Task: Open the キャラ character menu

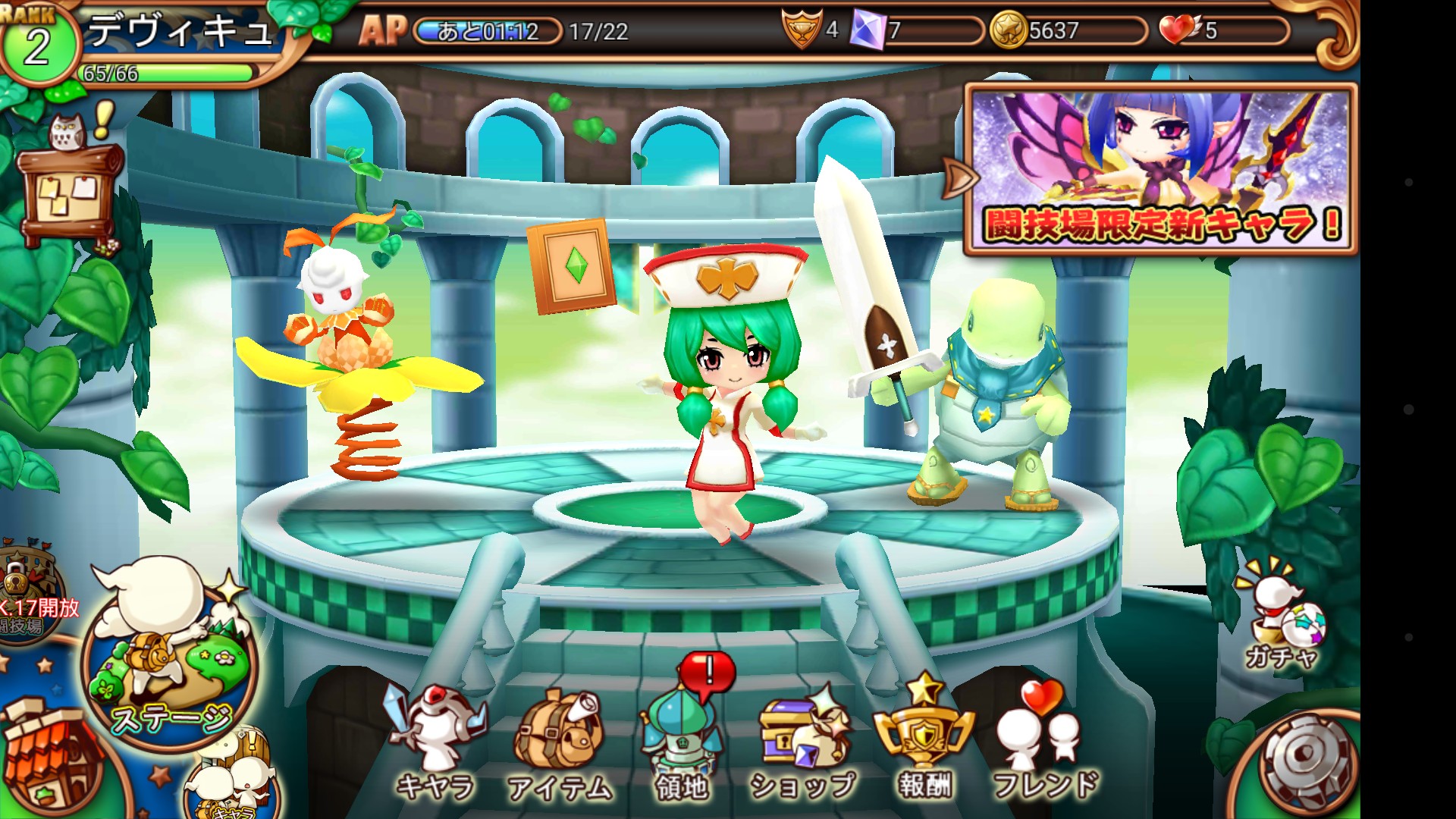Action: coord(435,742)
